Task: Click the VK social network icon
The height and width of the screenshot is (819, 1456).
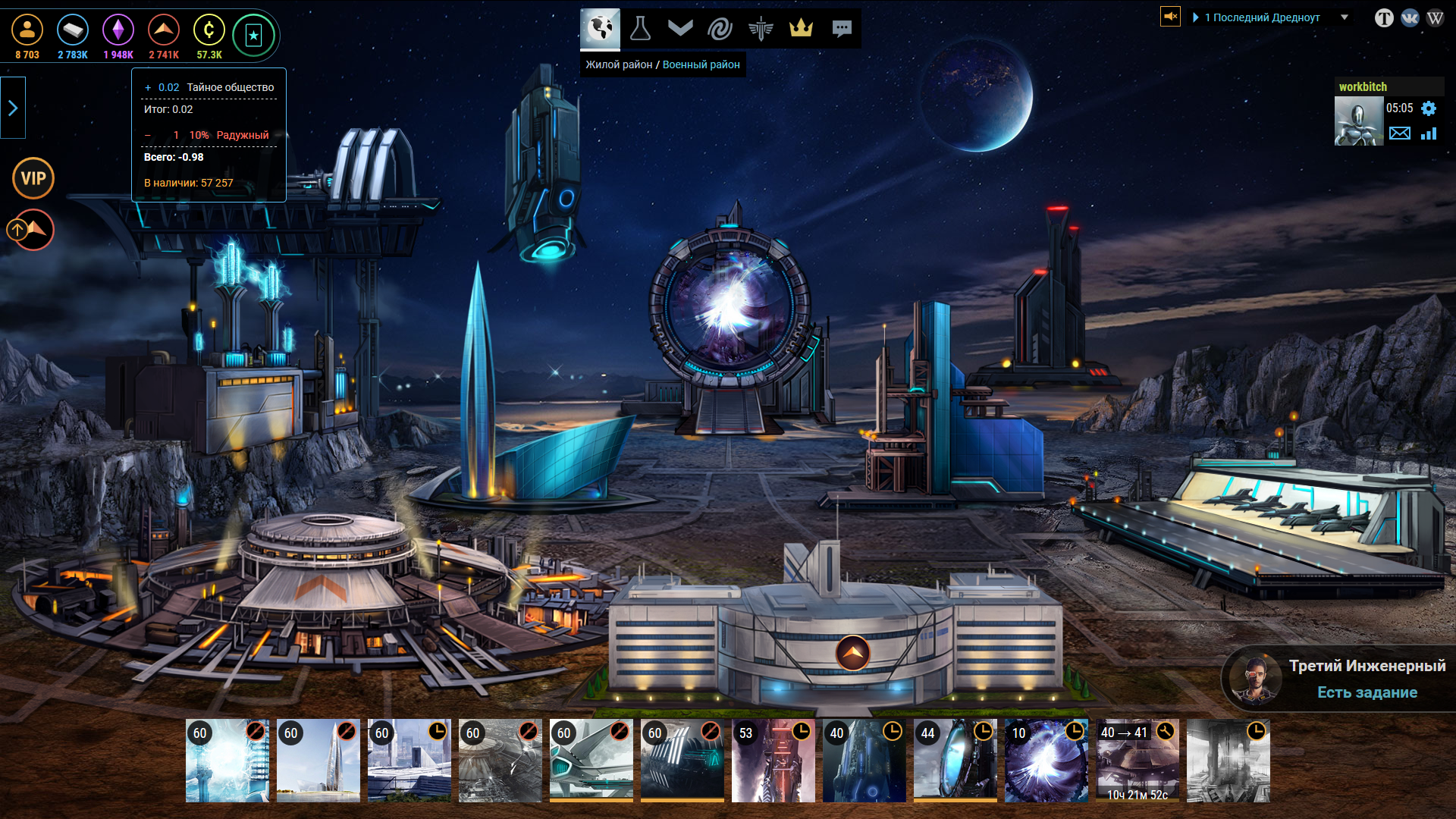Action: [x=1410, y=17]
